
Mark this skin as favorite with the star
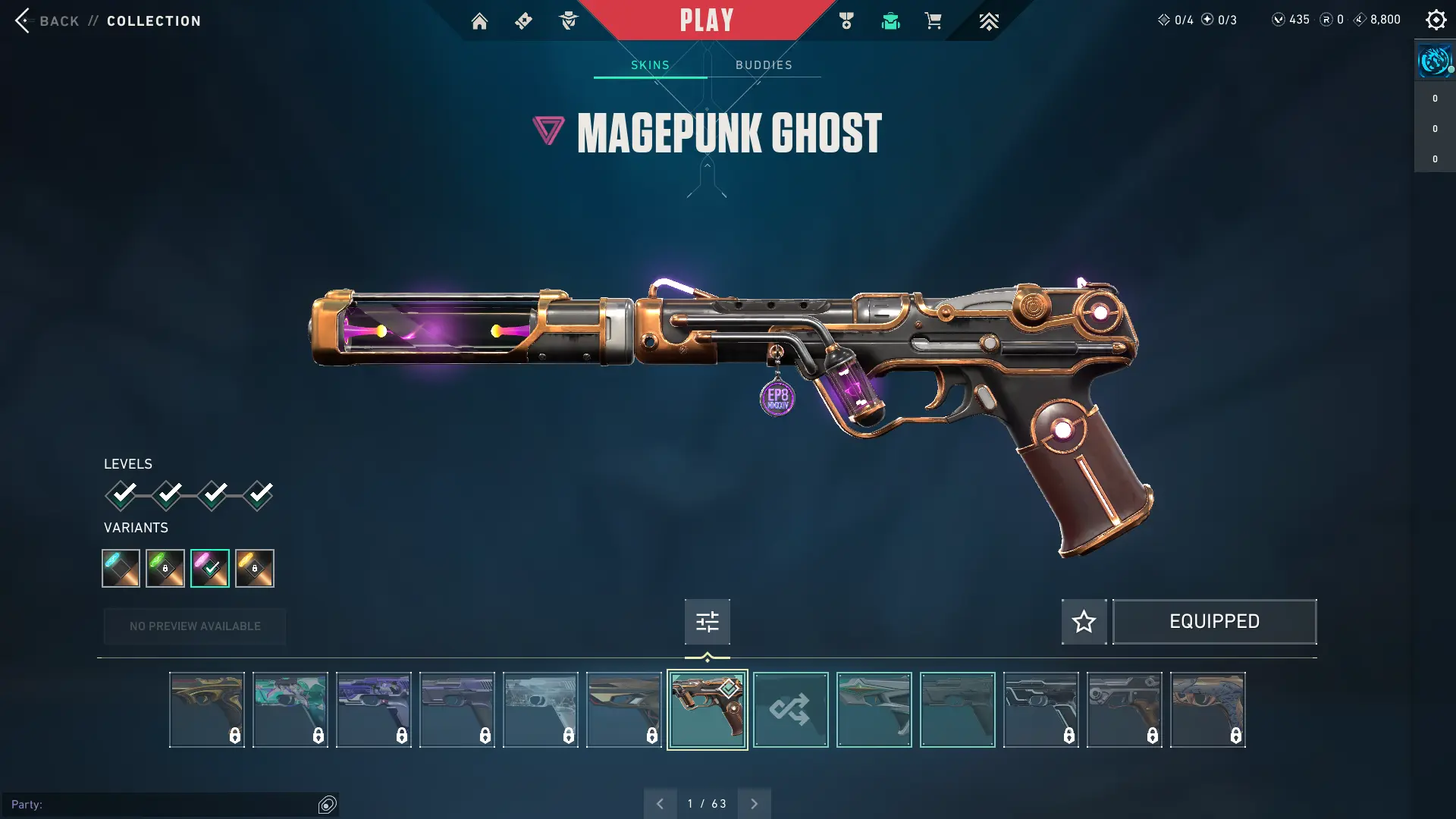pos(1084,622)
